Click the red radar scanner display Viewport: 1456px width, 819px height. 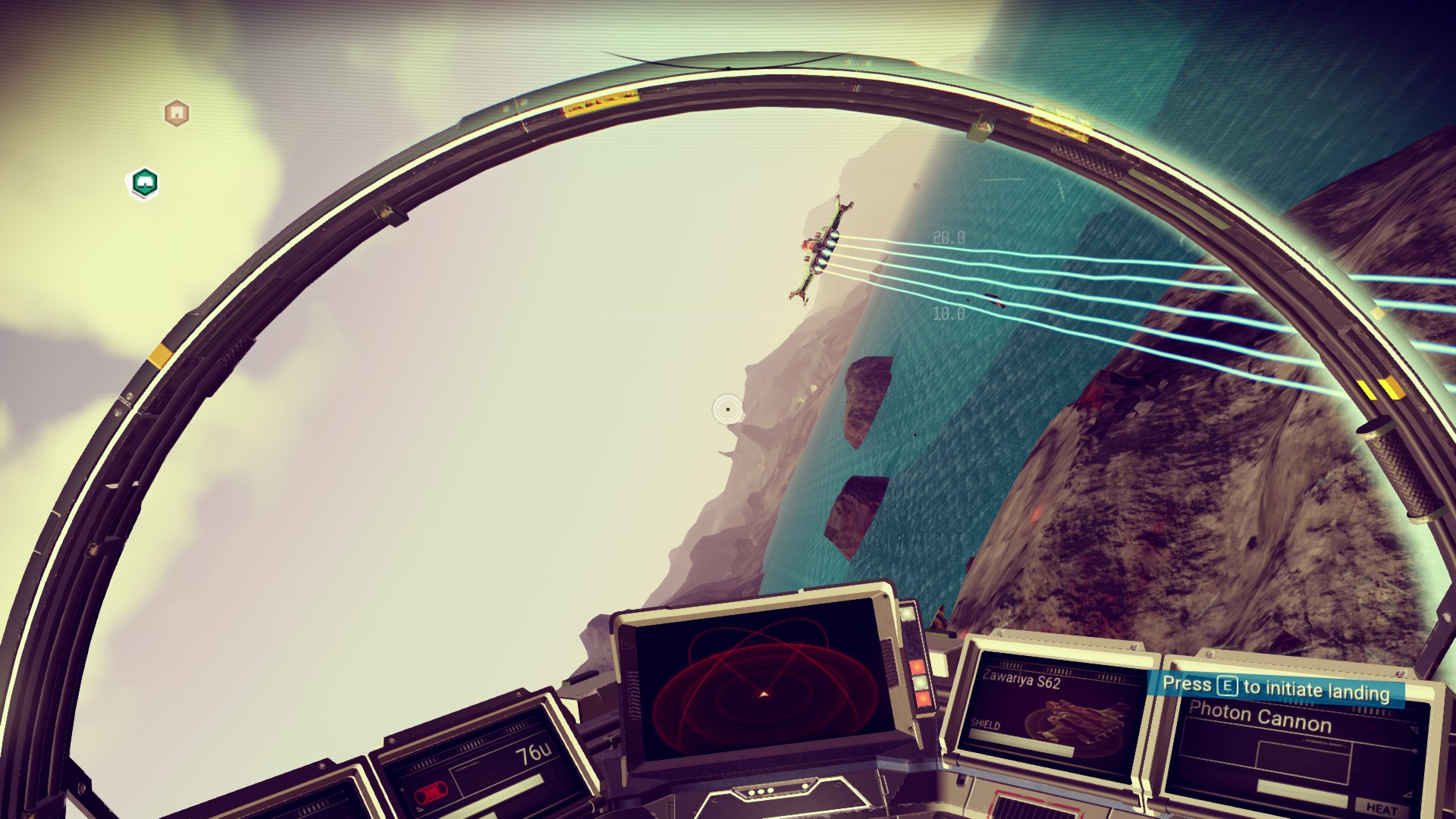point(761,685)
